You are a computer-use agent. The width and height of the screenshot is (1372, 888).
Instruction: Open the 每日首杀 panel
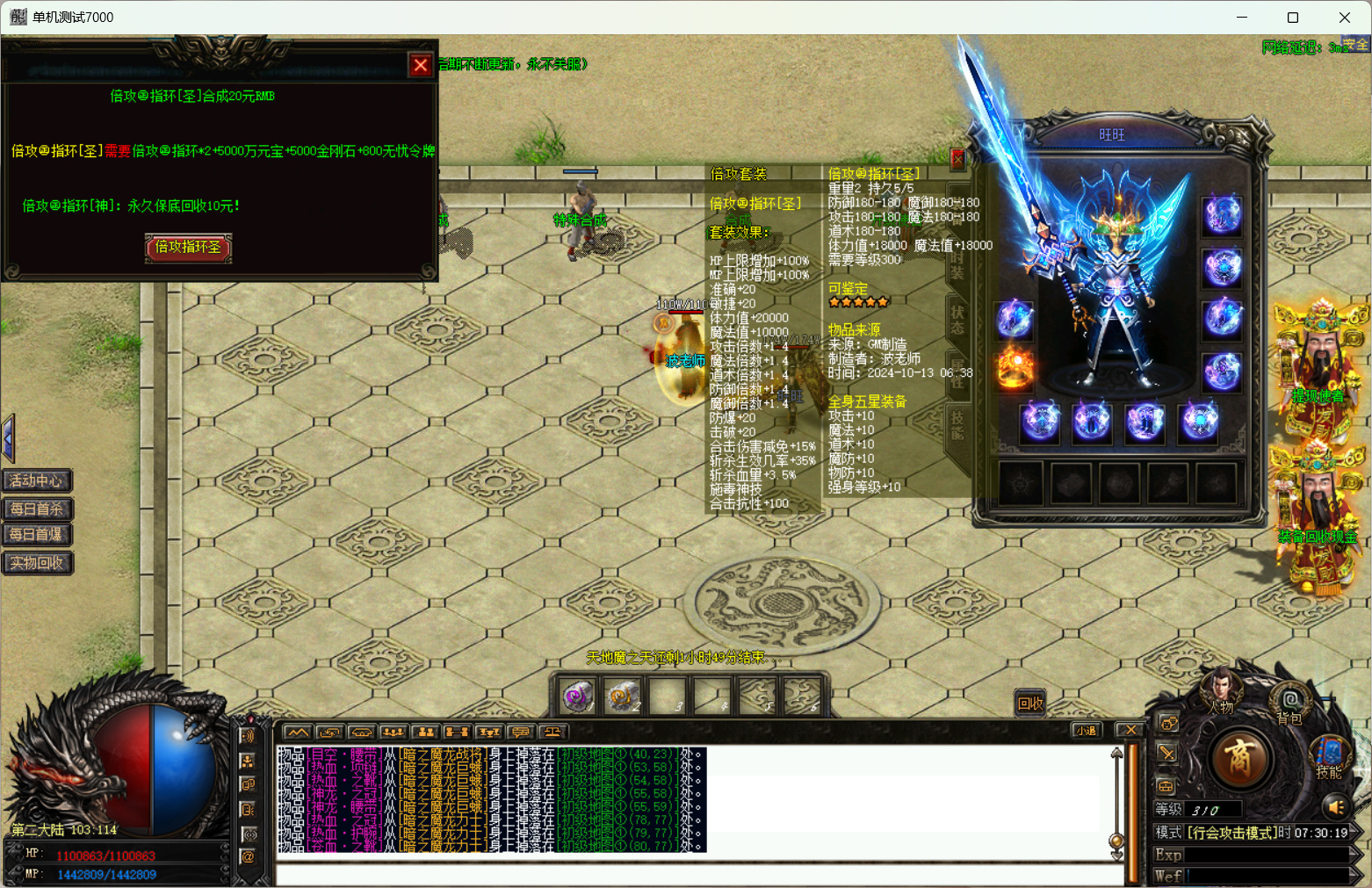click(x=37, y=509)
